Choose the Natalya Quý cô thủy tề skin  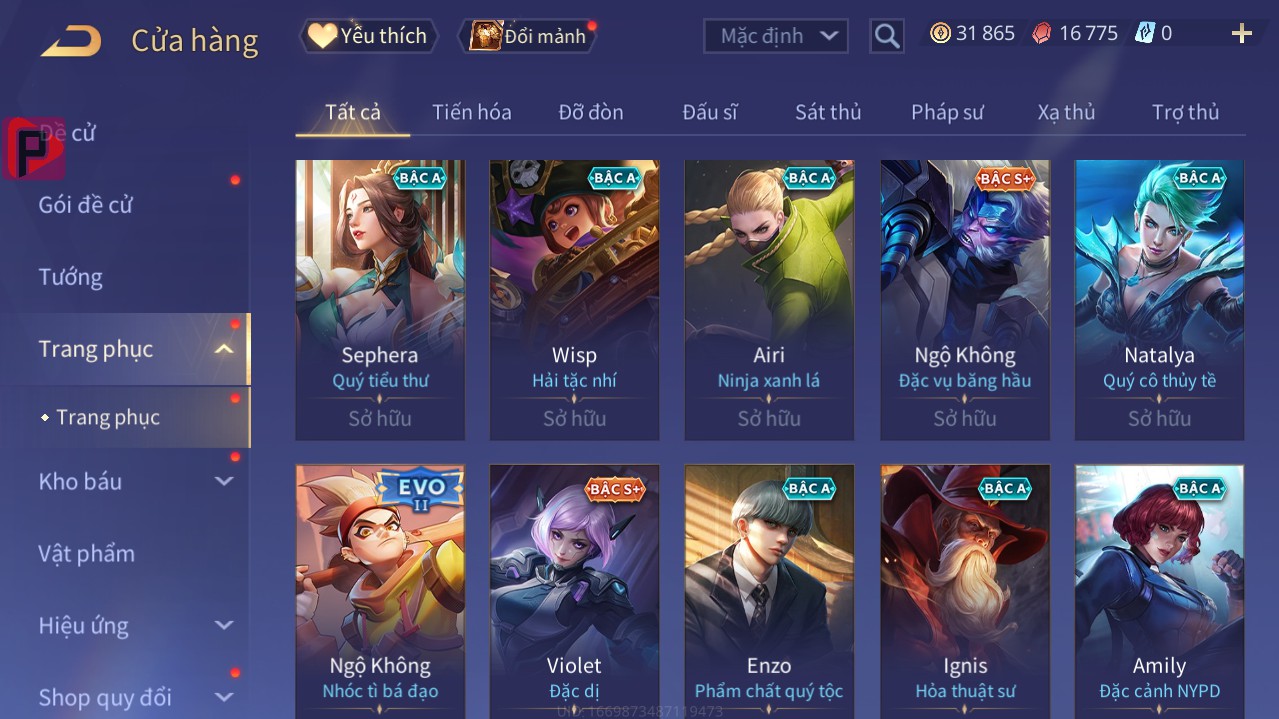click(x=1159, y=298)
